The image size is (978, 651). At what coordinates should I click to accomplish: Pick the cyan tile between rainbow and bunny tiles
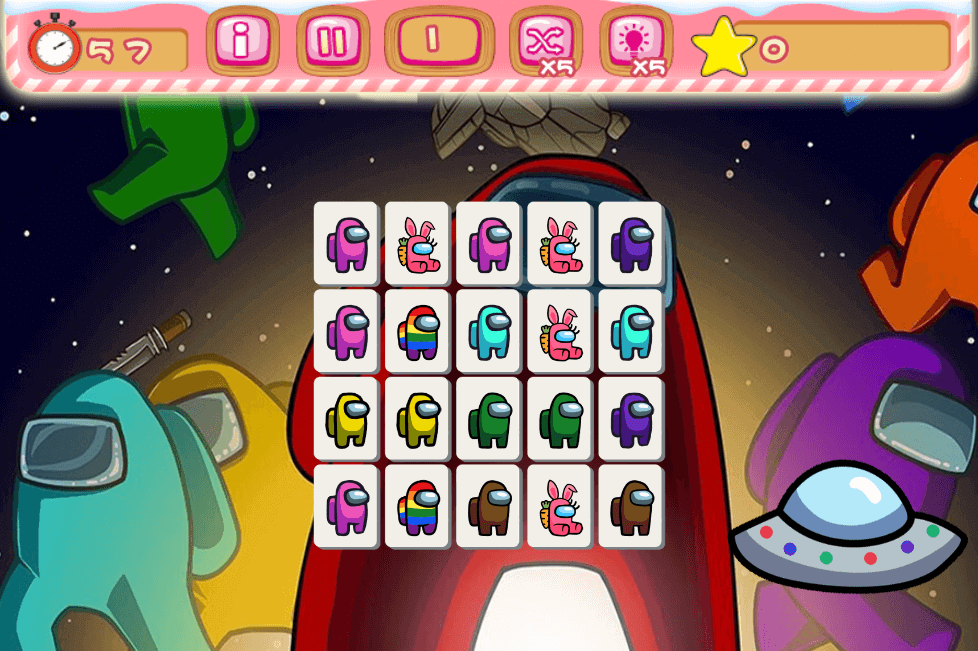(488, 331)
